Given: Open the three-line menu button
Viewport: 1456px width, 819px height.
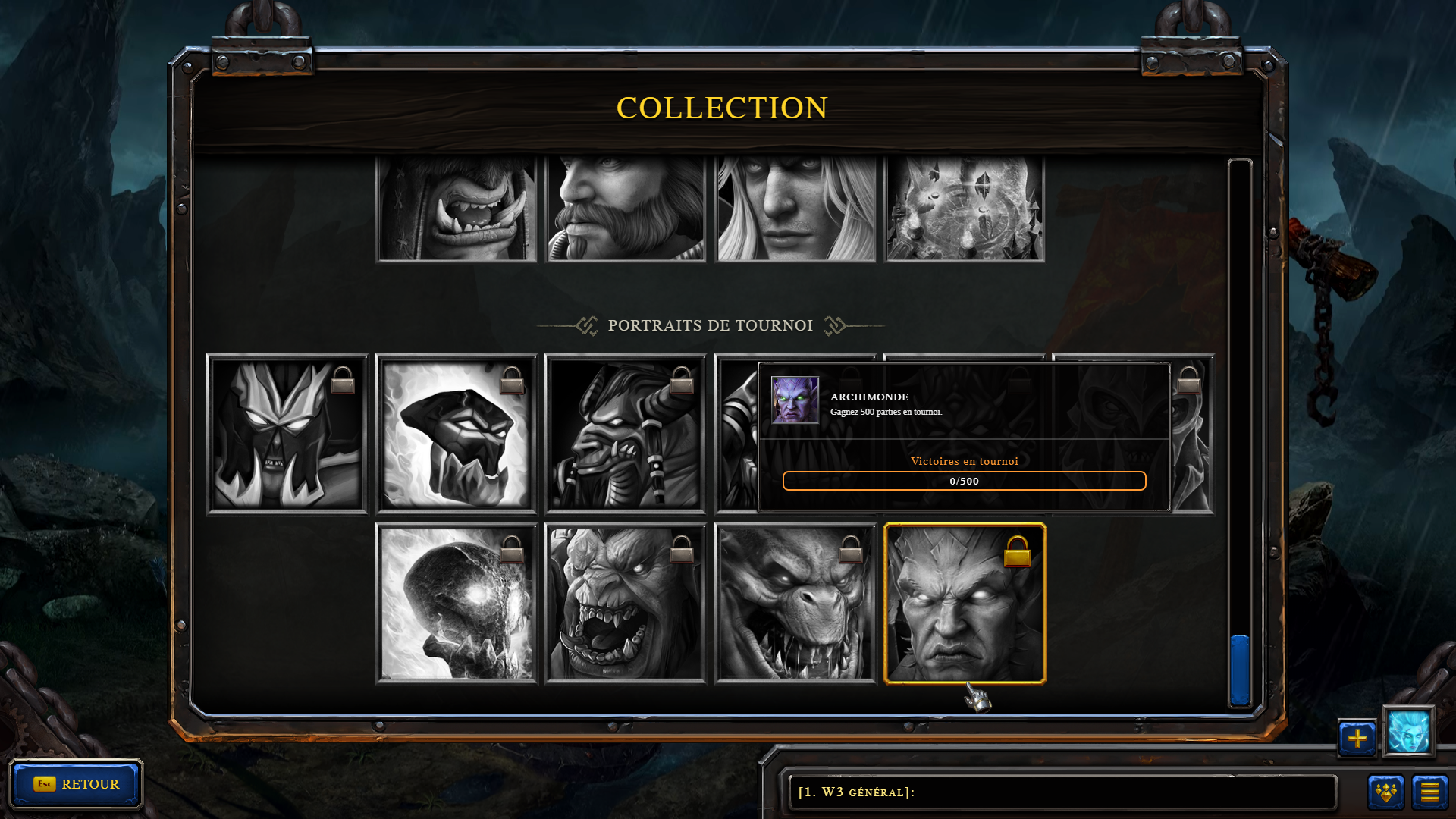Looking at the screenshot, I should pos(1429,792).
